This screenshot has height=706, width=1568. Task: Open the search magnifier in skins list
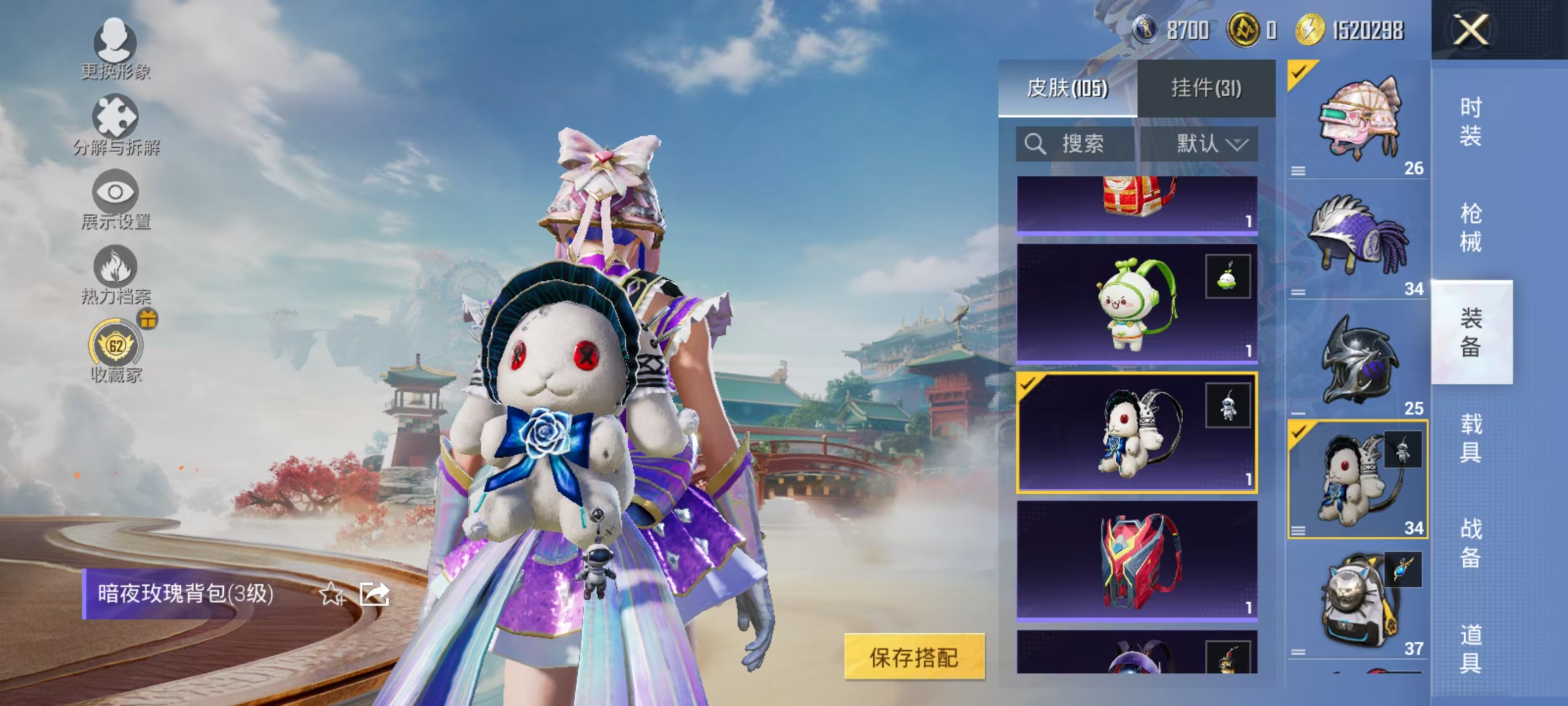1038,145
